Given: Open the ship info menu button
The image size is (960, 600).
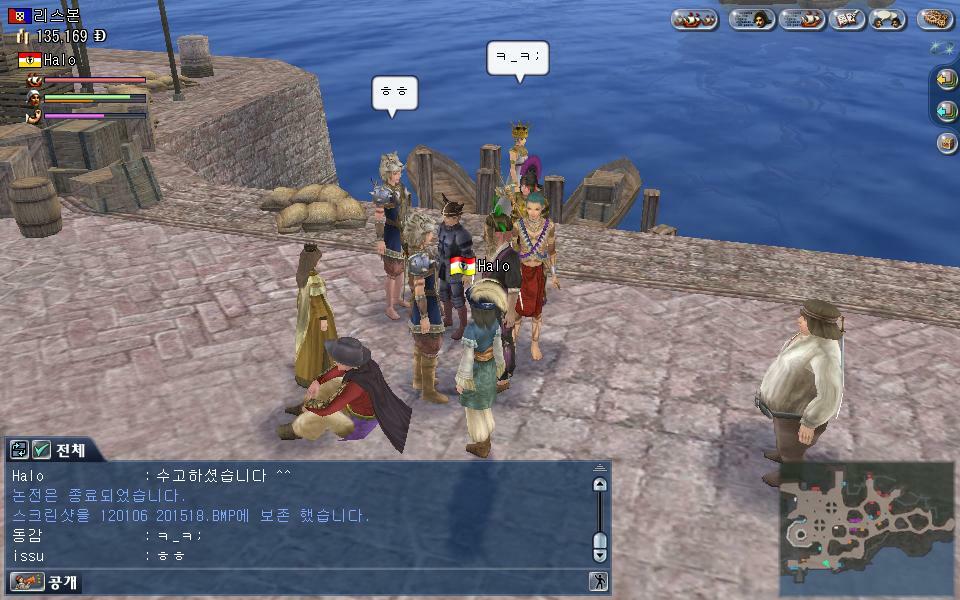Looking at the screenshot, I should pyautogui.click(x=801, y=19).
